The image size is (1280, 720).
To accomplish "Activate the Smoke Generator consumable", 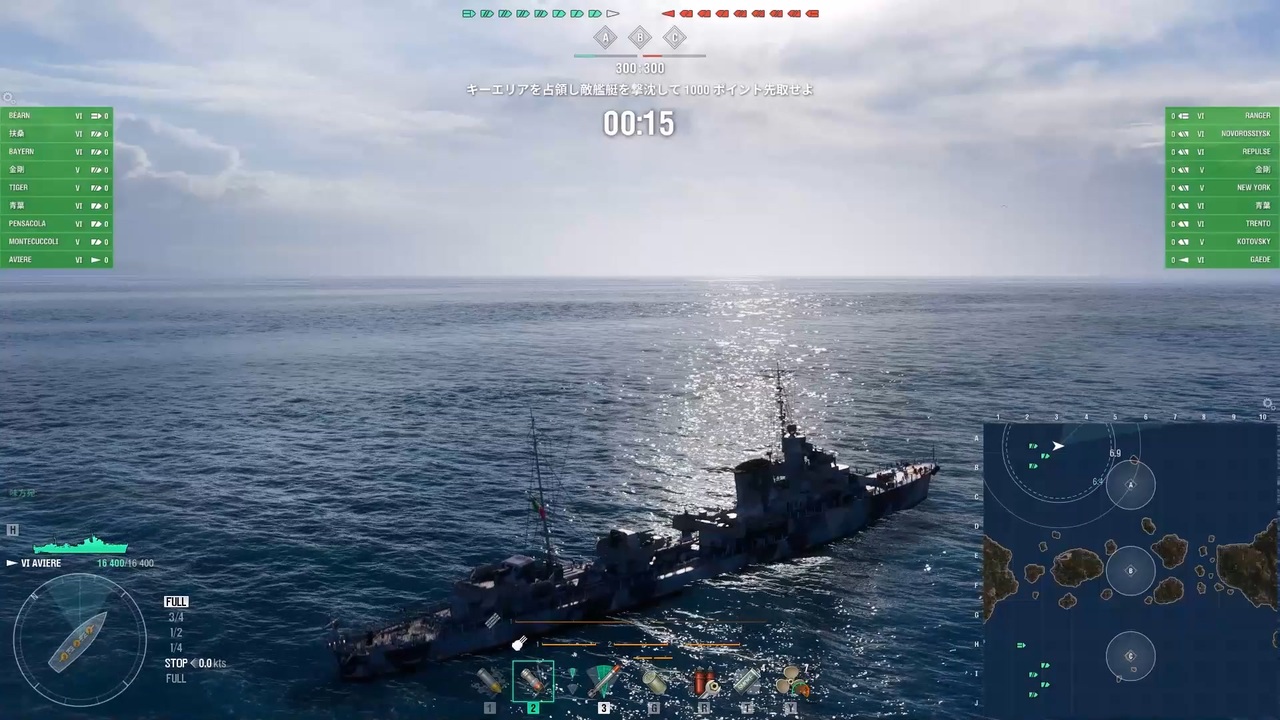I will (x=748, y=683).
